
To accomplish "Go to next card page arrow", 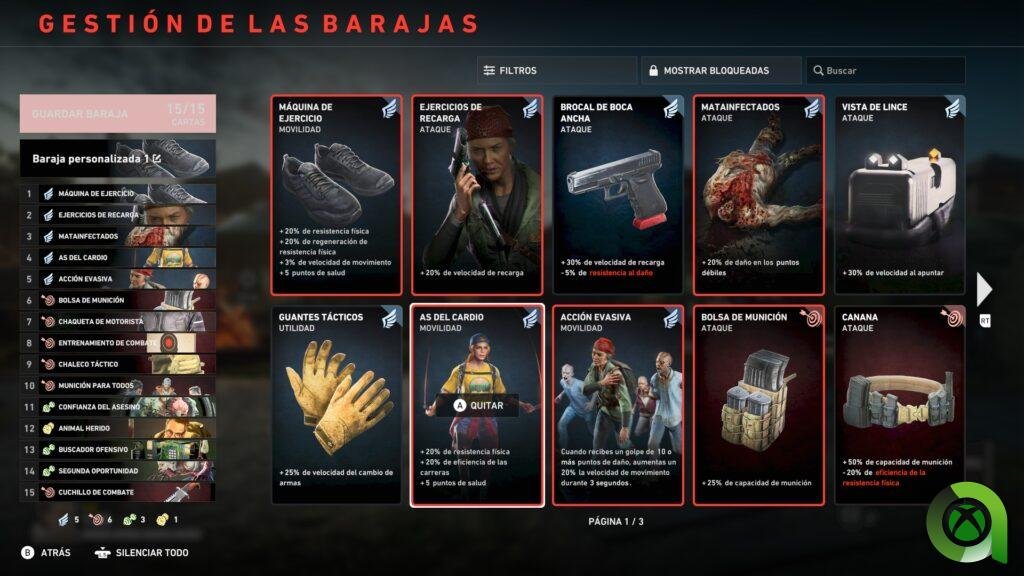I will tap(984, 290).
